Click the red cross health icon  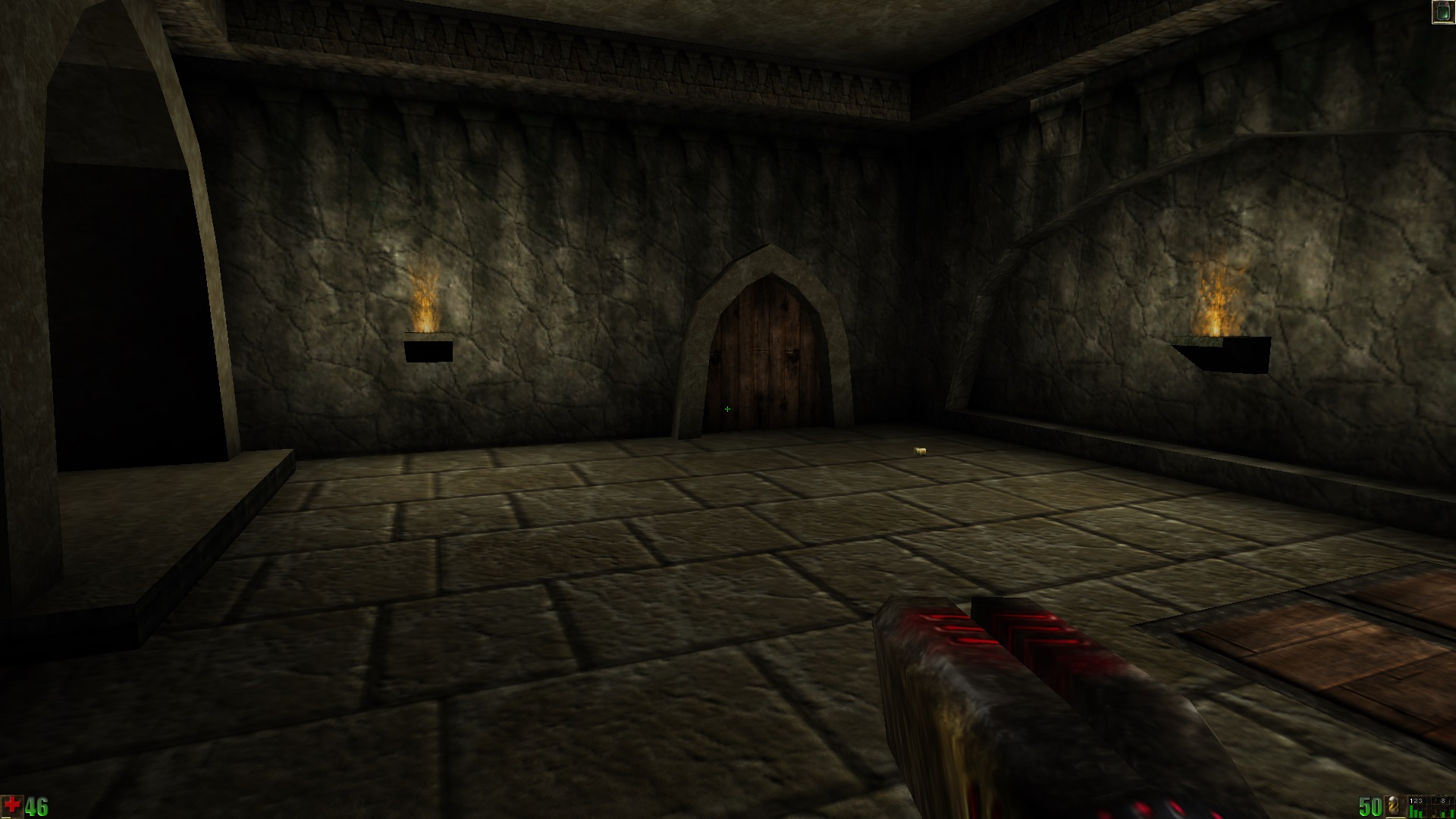pos(11,806)
